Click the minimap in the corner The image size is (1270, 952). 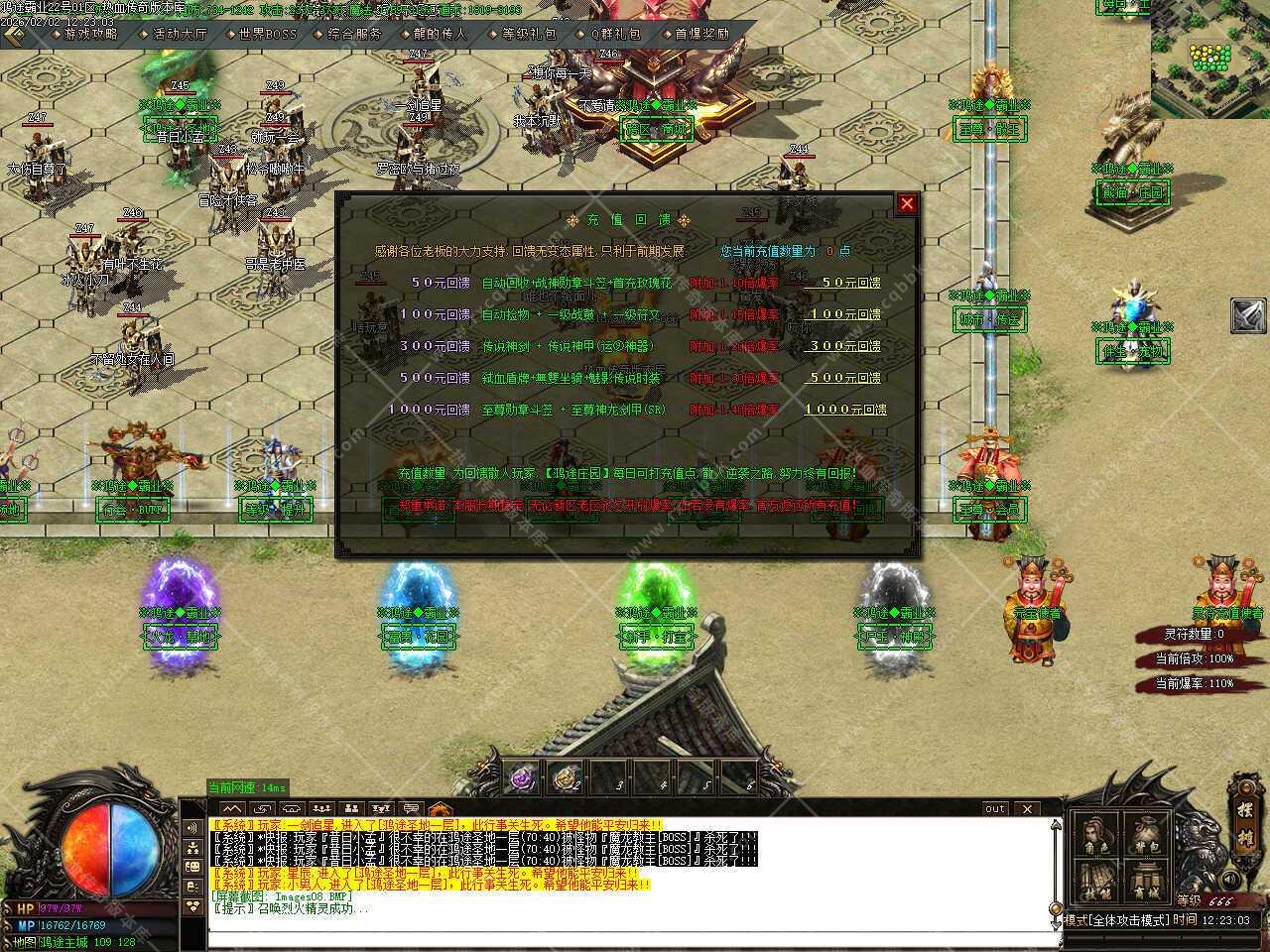point(1210,58)
